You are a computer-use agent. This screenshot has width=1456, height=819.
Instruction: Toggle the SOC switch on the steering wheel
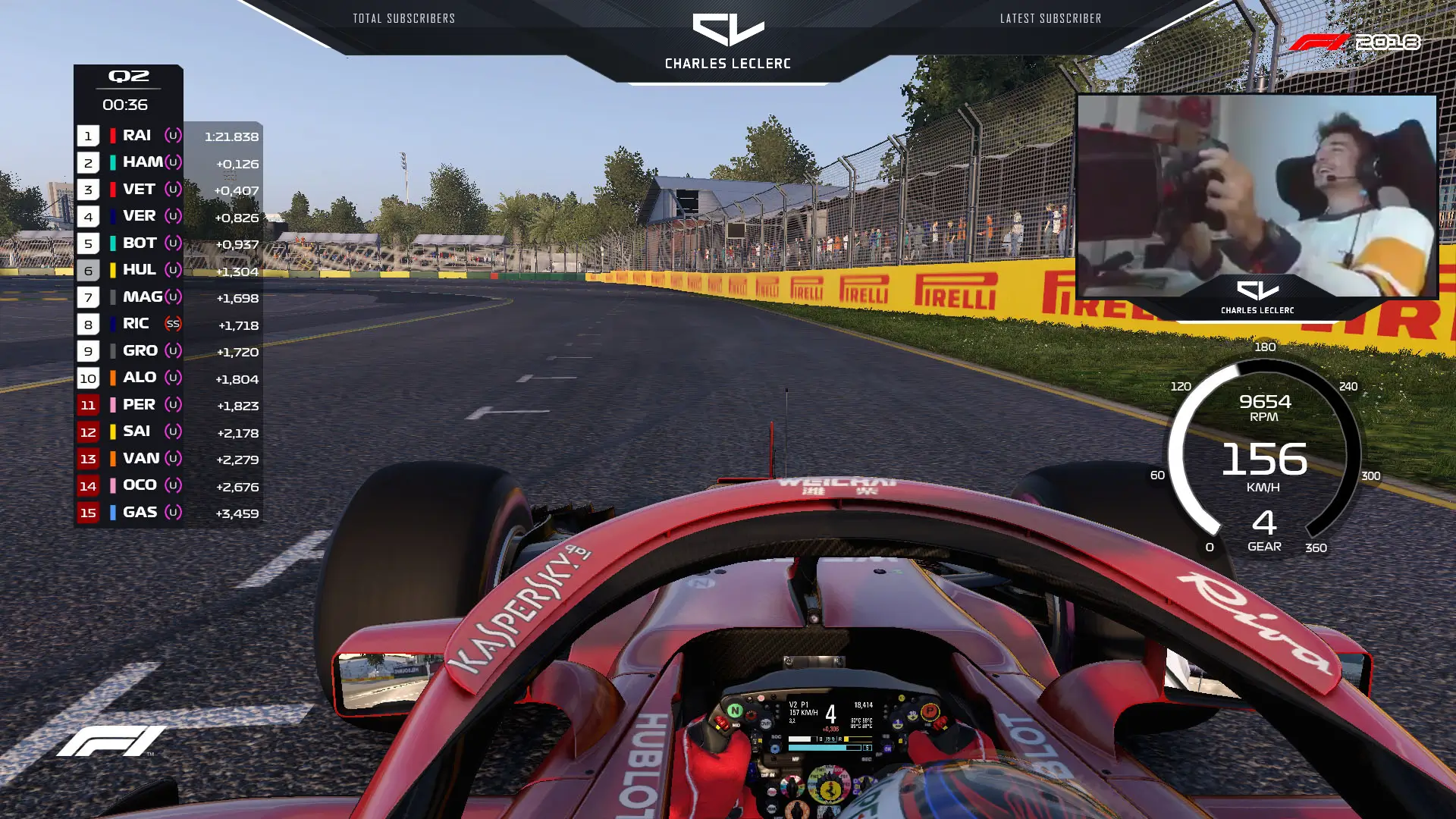click(x=776, y=736)
